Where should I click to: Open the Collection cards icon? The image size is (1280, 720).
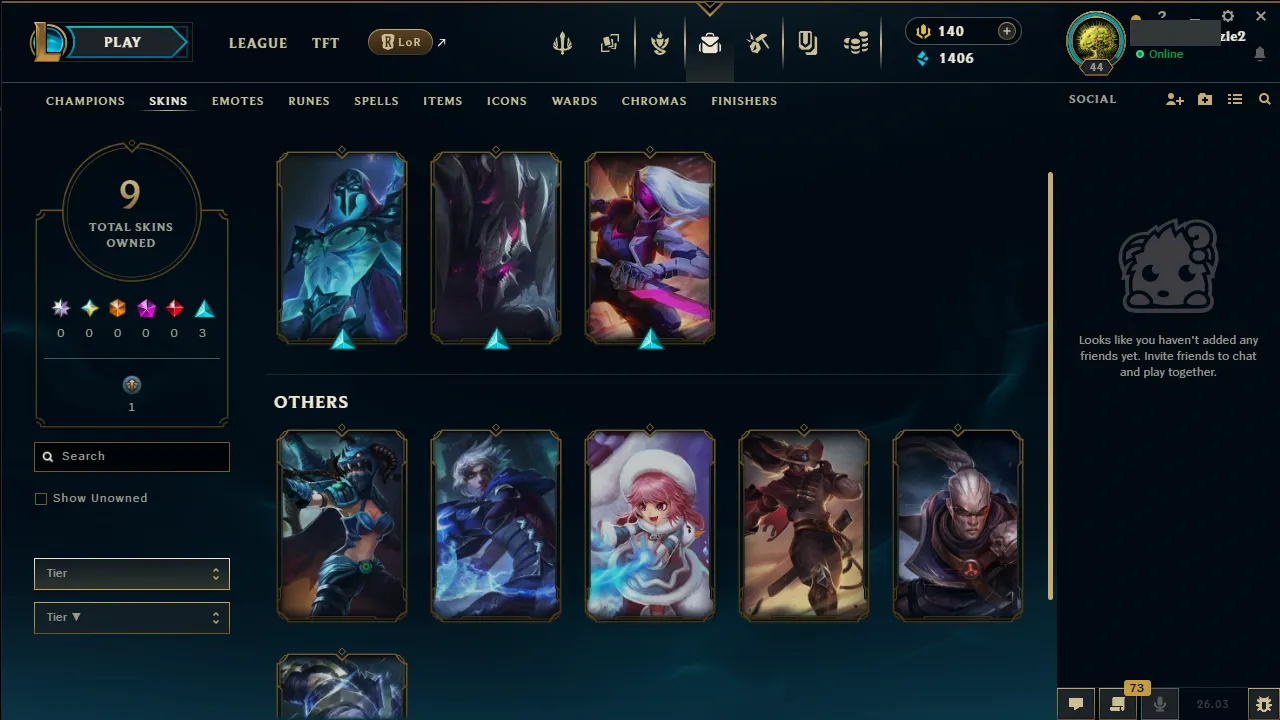point(610,43)
